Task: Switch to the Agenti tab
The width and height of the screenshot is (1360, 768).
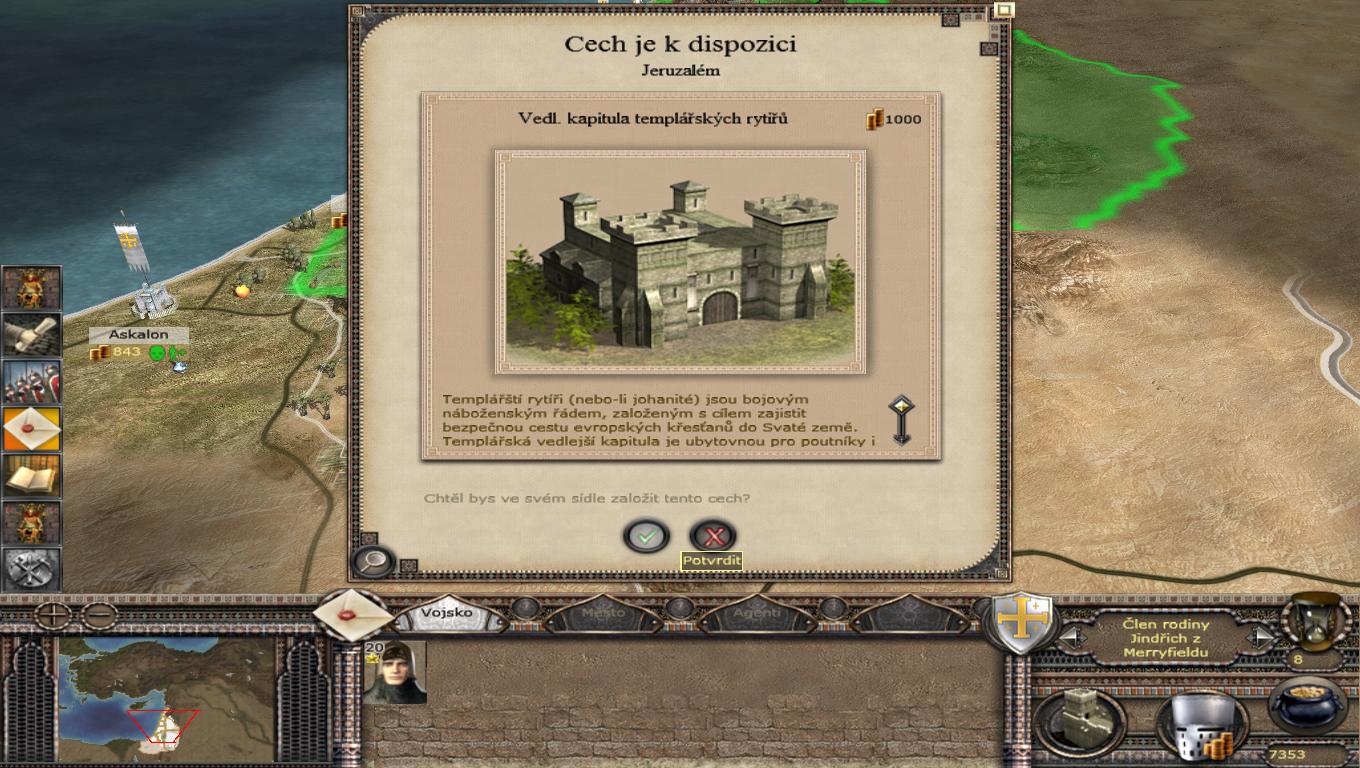Action: click(757, 613)
